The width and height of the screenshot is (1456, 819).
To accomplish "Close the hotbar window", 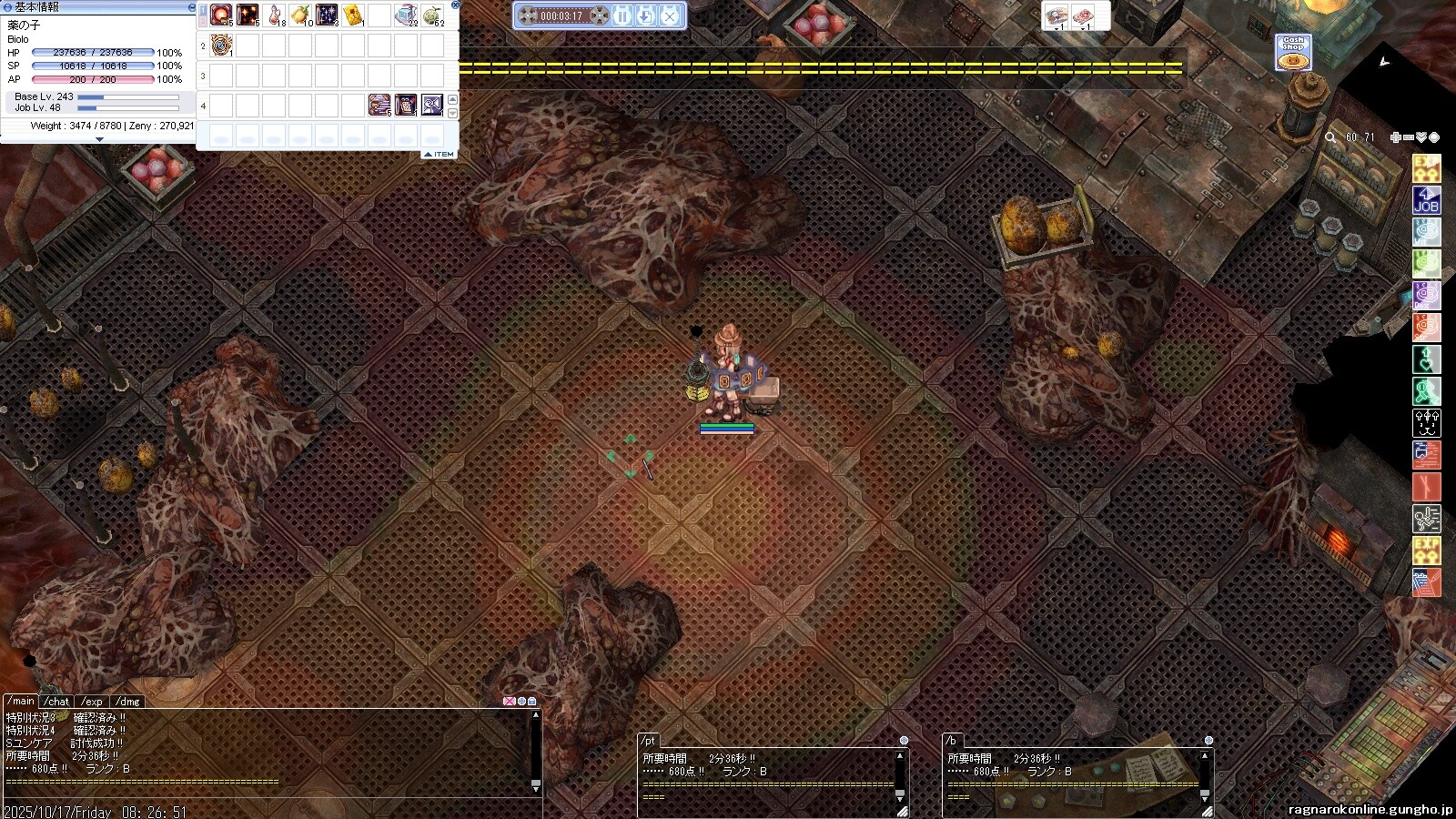I will coord(455,5).
